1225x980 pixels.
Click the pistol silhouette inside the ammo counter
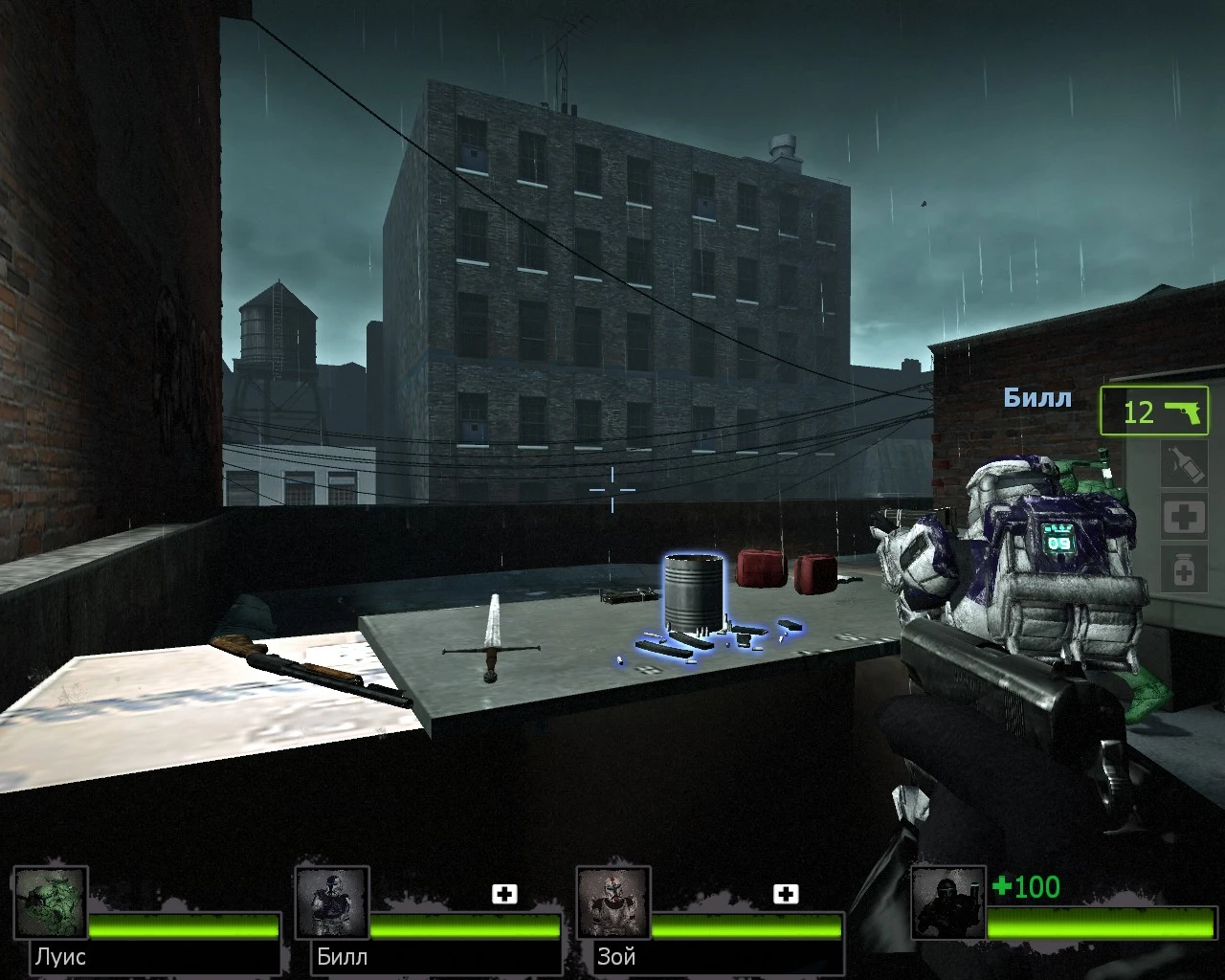tap(1181, 411)
